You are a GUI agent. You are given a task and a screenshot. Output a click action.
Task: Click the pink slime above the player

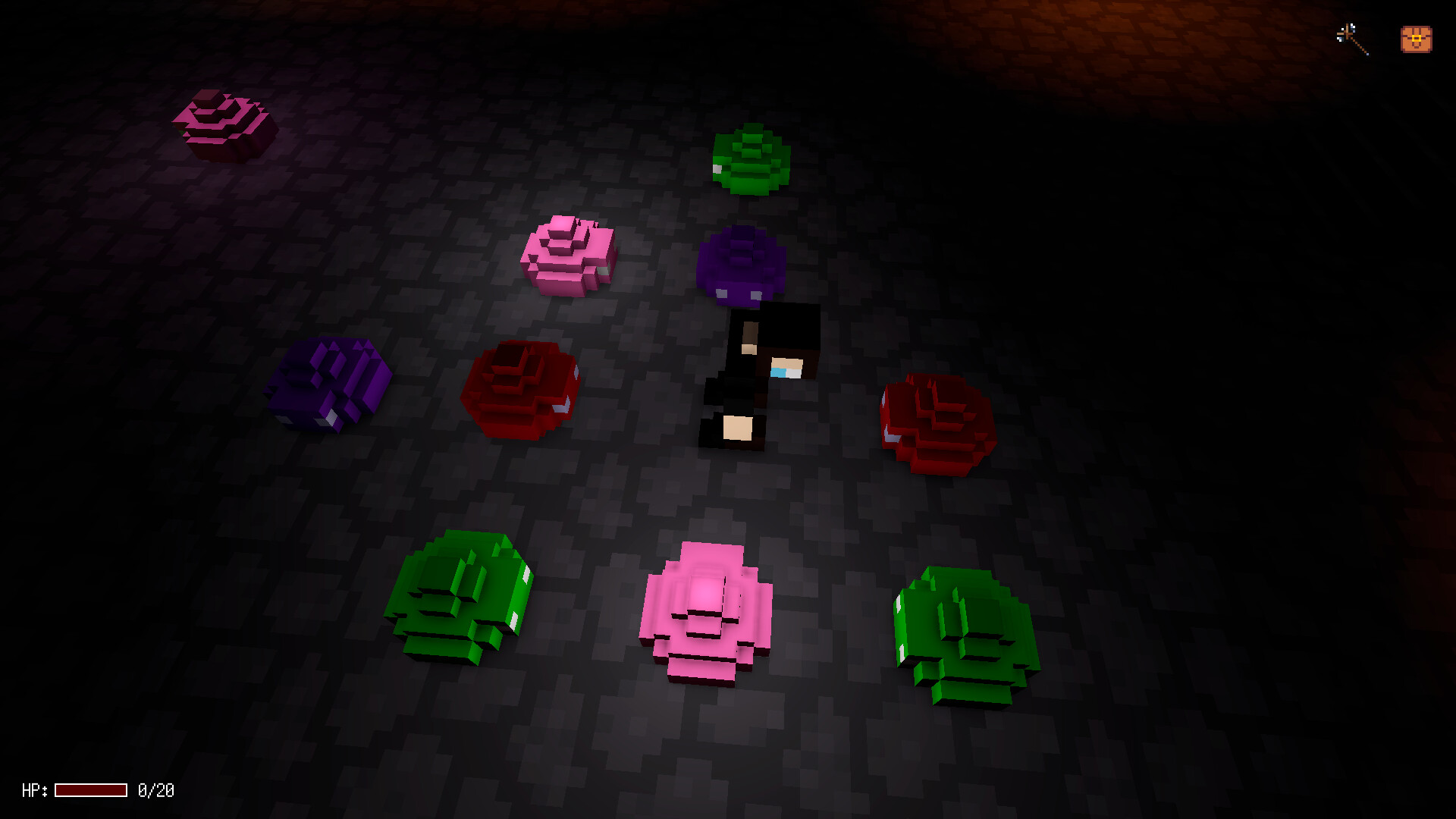coord(569,254)
